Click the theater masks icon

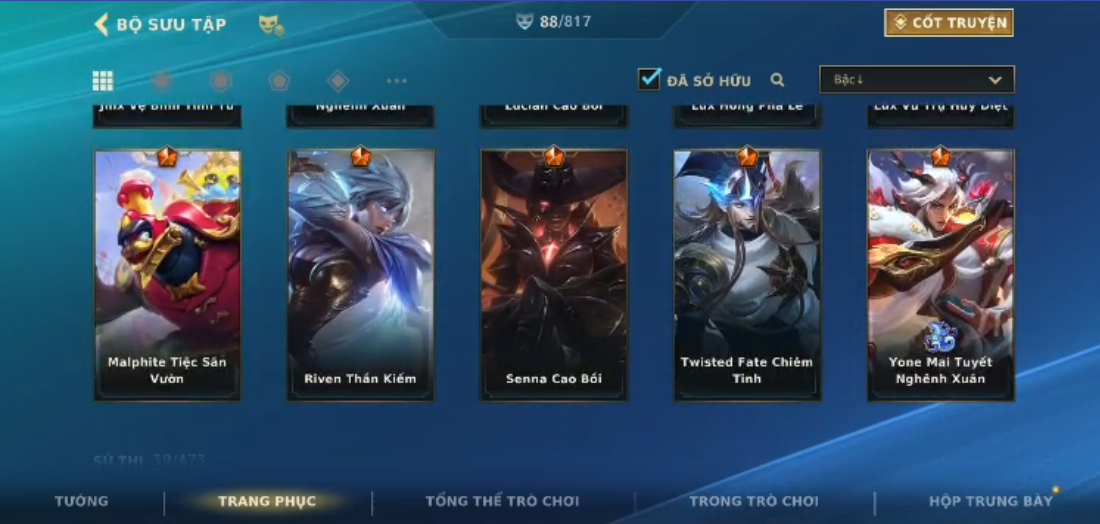[x=271, y=25]
